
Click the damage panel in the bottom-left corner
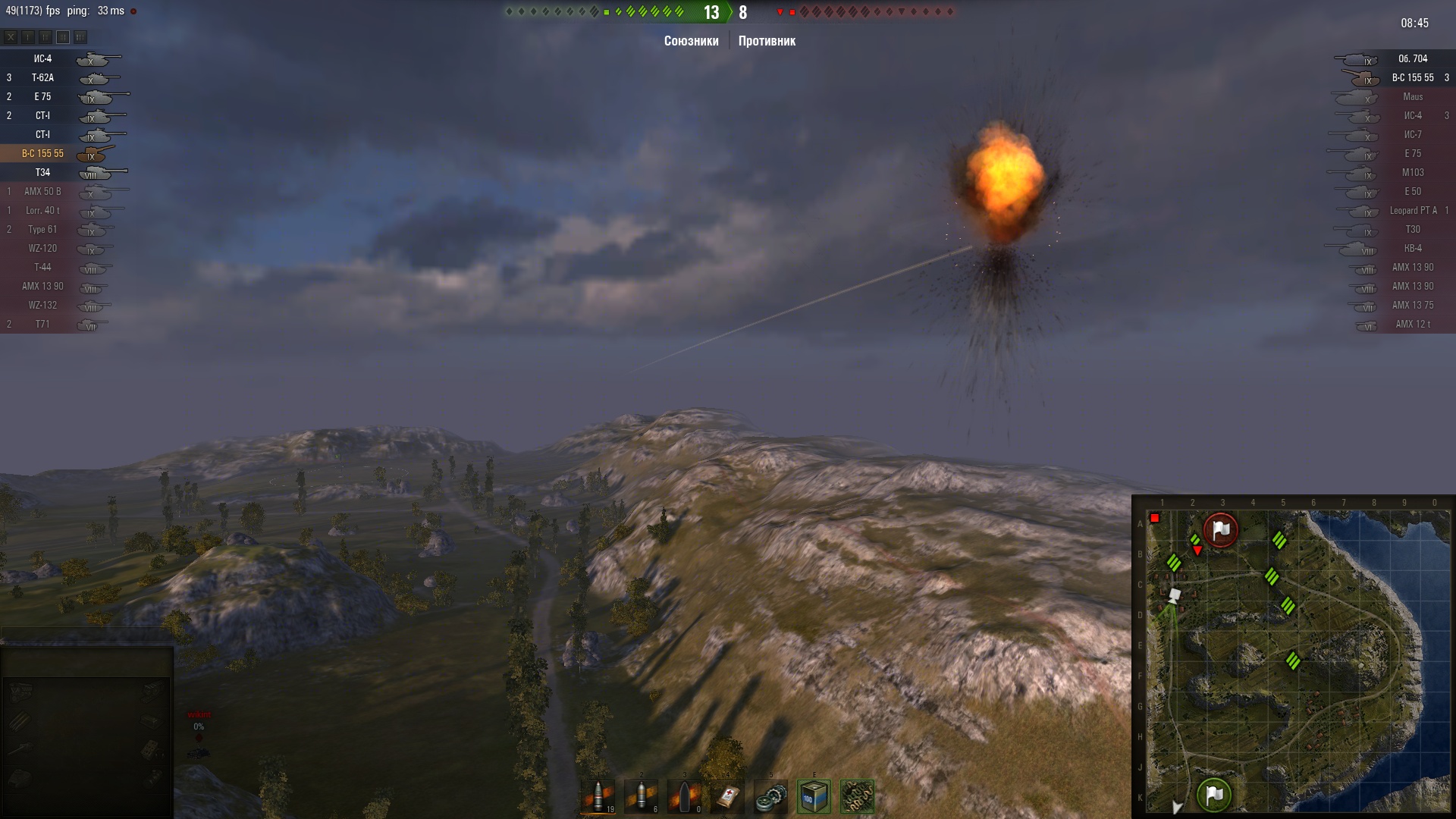click(x=86, y=732)
